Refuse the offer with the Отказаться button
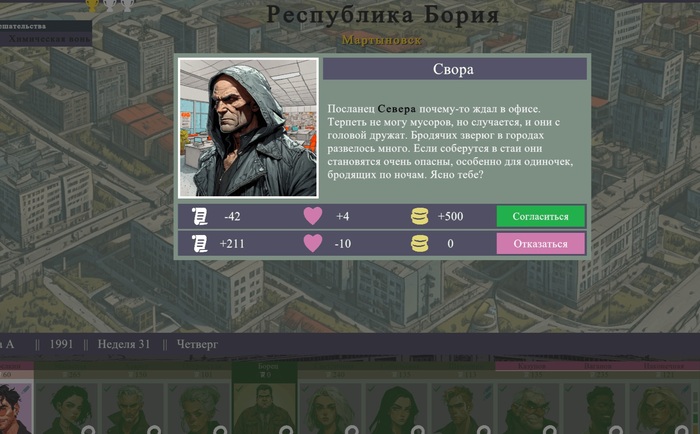 [x=540, y=244]
